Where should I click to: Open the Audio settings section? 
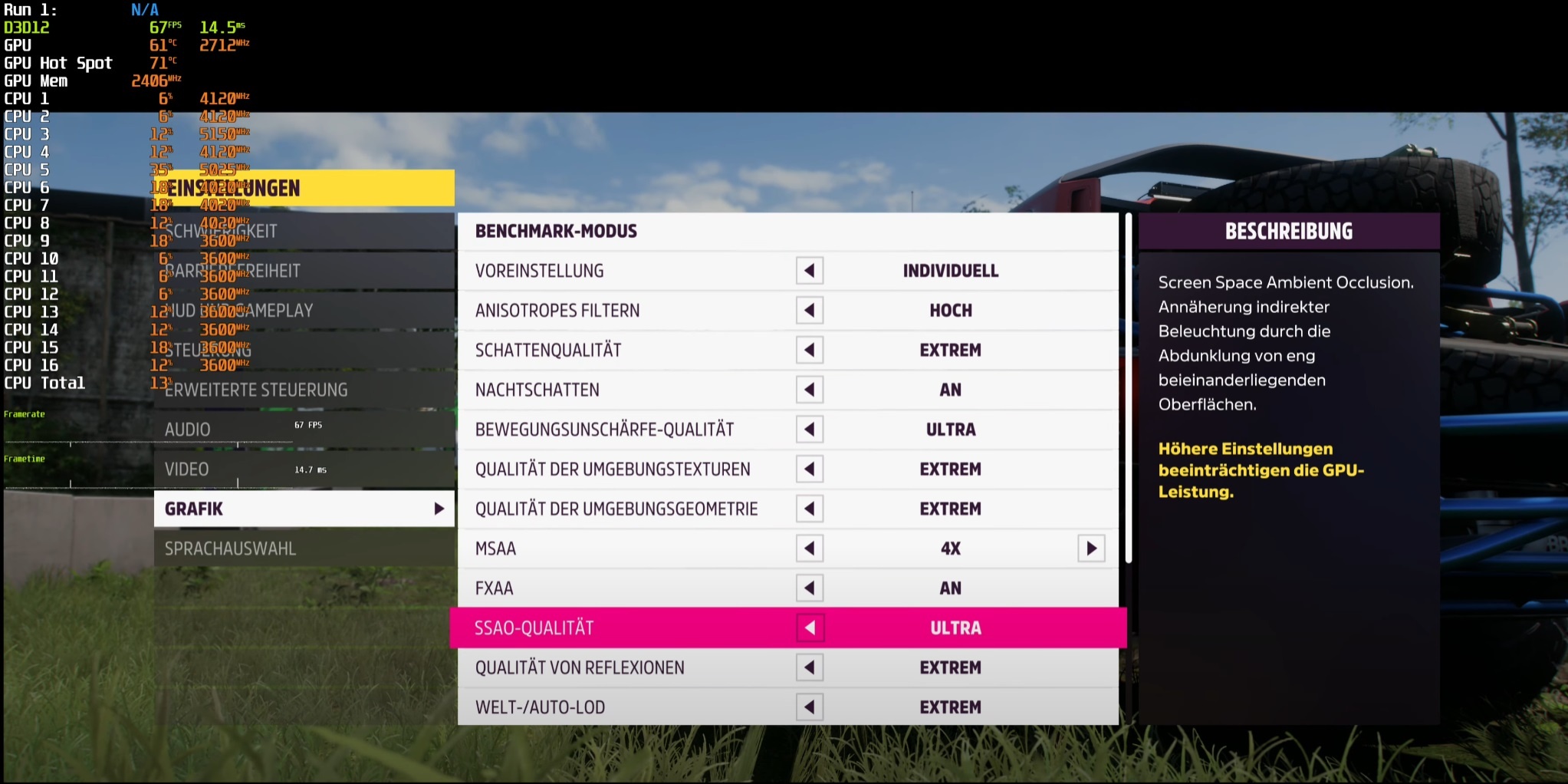(304, 430)
